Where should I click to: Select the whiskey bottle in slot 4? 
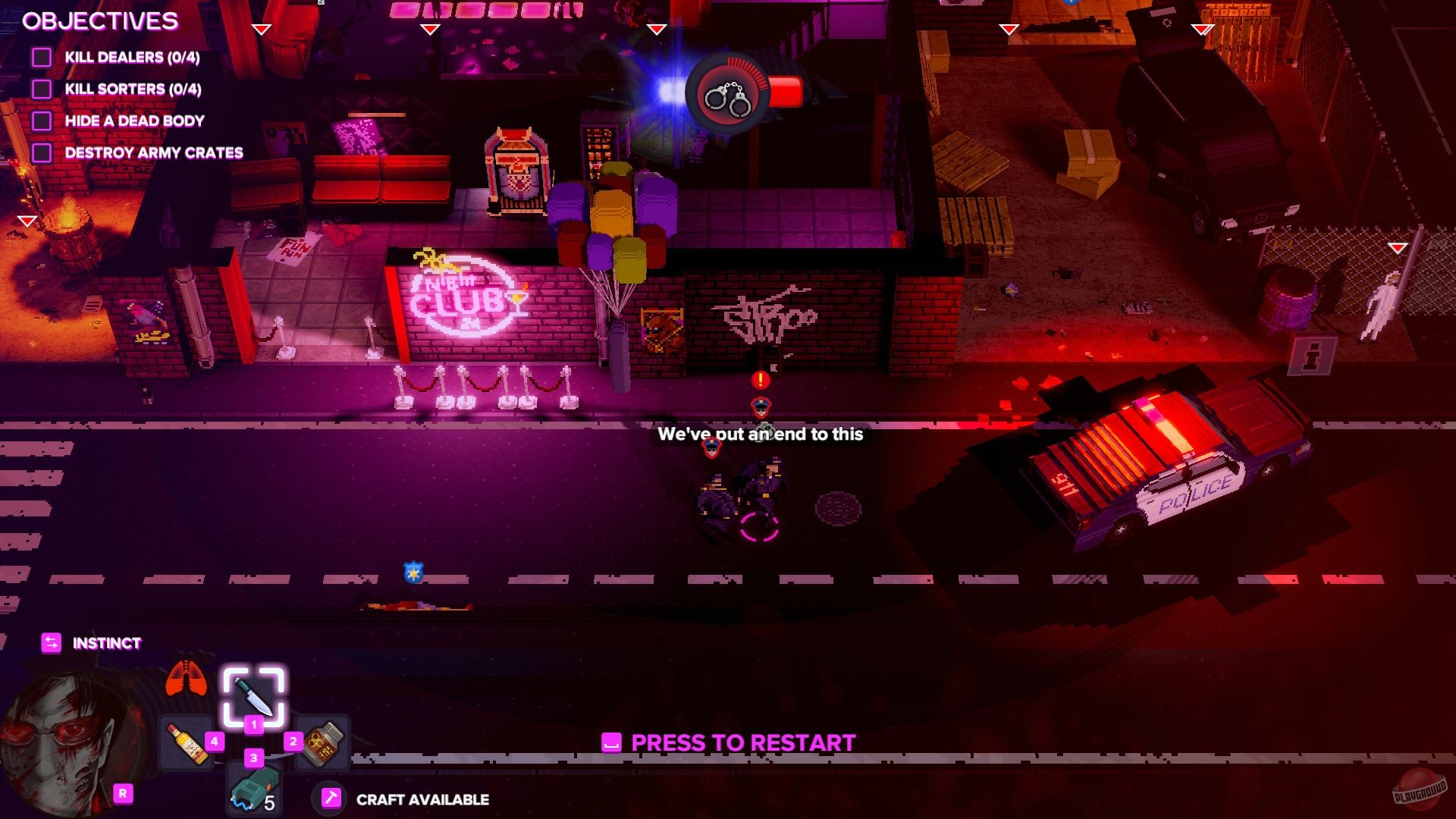click(x=185, y=741)
